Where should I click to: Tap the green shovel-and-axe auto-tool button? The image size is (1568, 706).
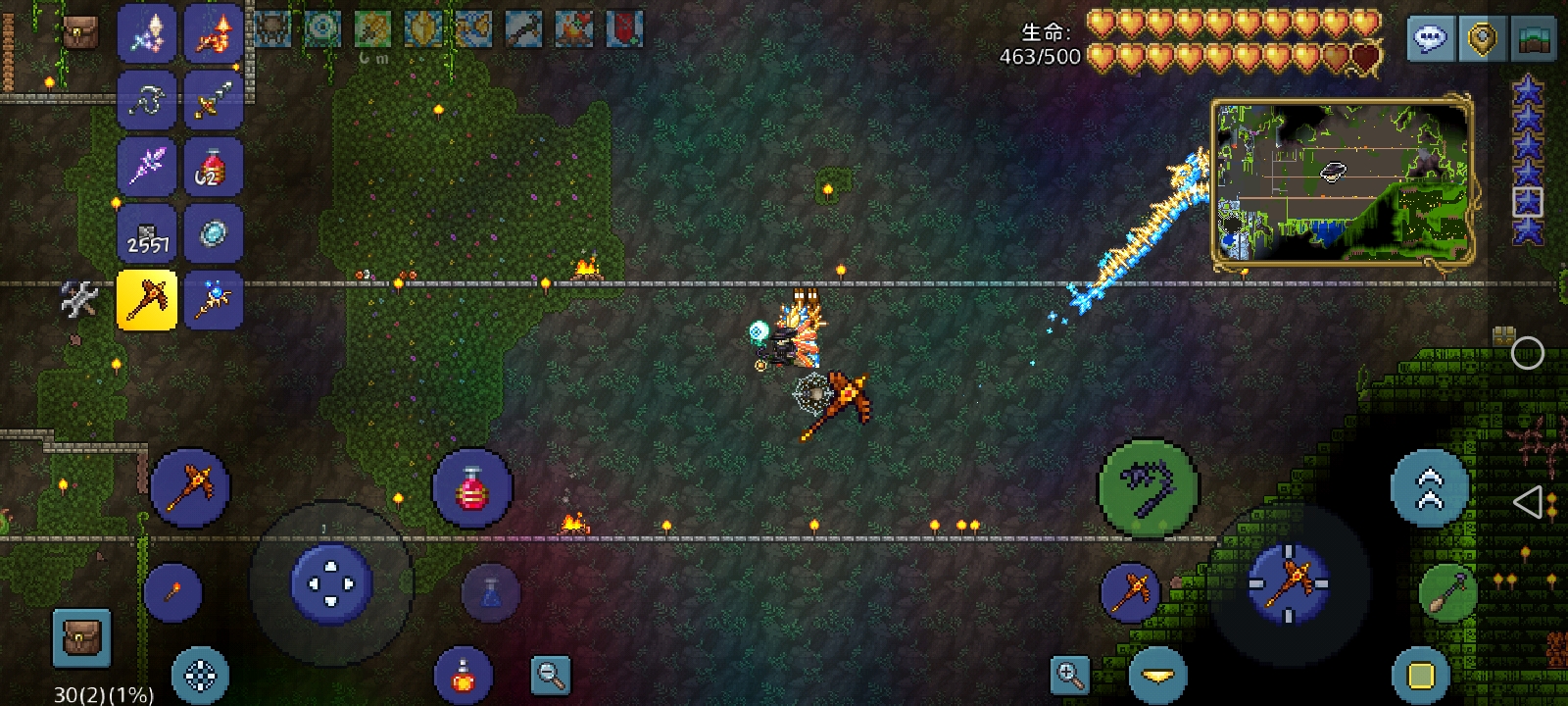point(1447,593)
